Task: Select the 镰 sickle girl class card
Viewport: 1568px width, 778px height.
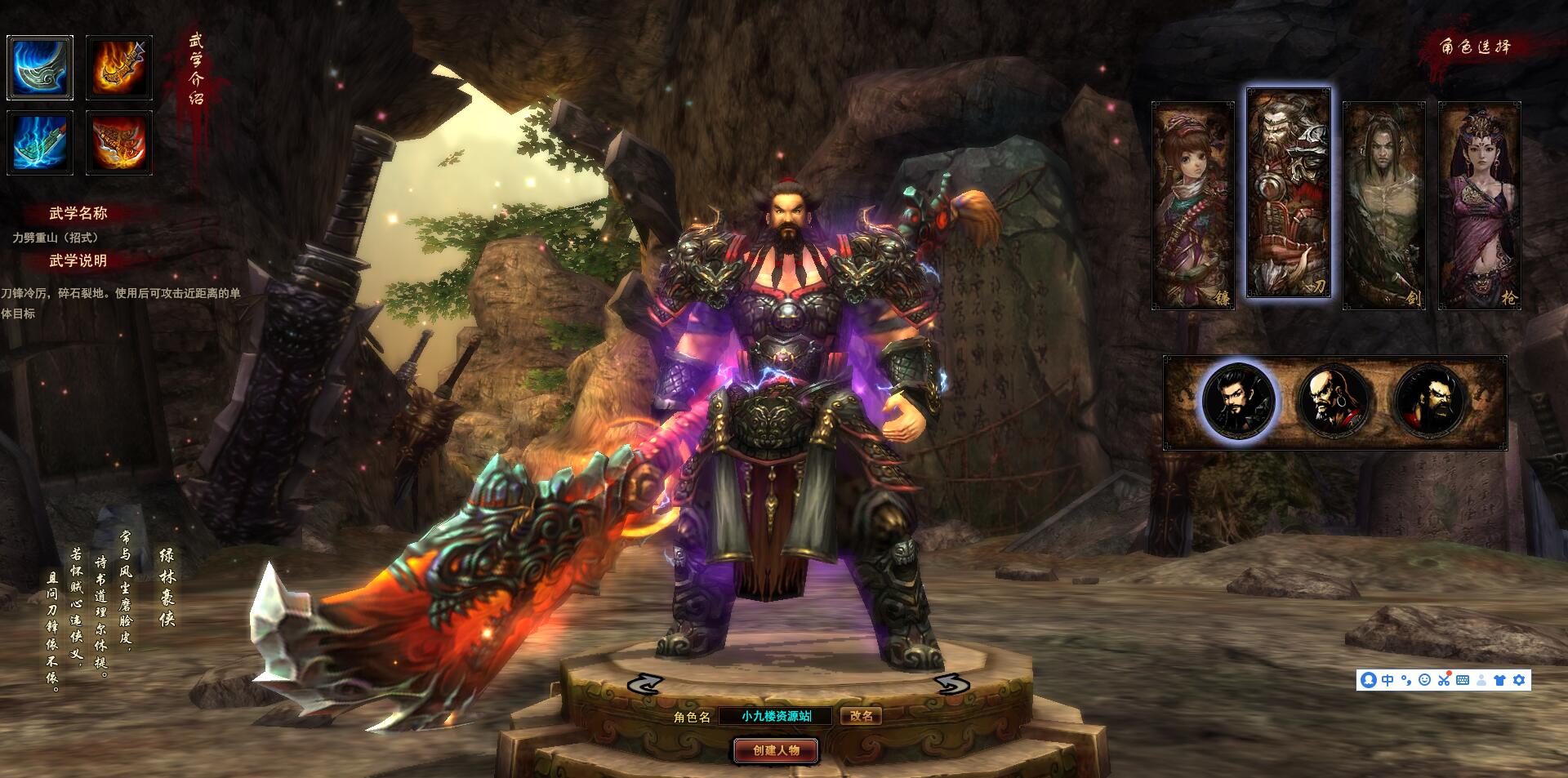Action: coord(1192,205)
